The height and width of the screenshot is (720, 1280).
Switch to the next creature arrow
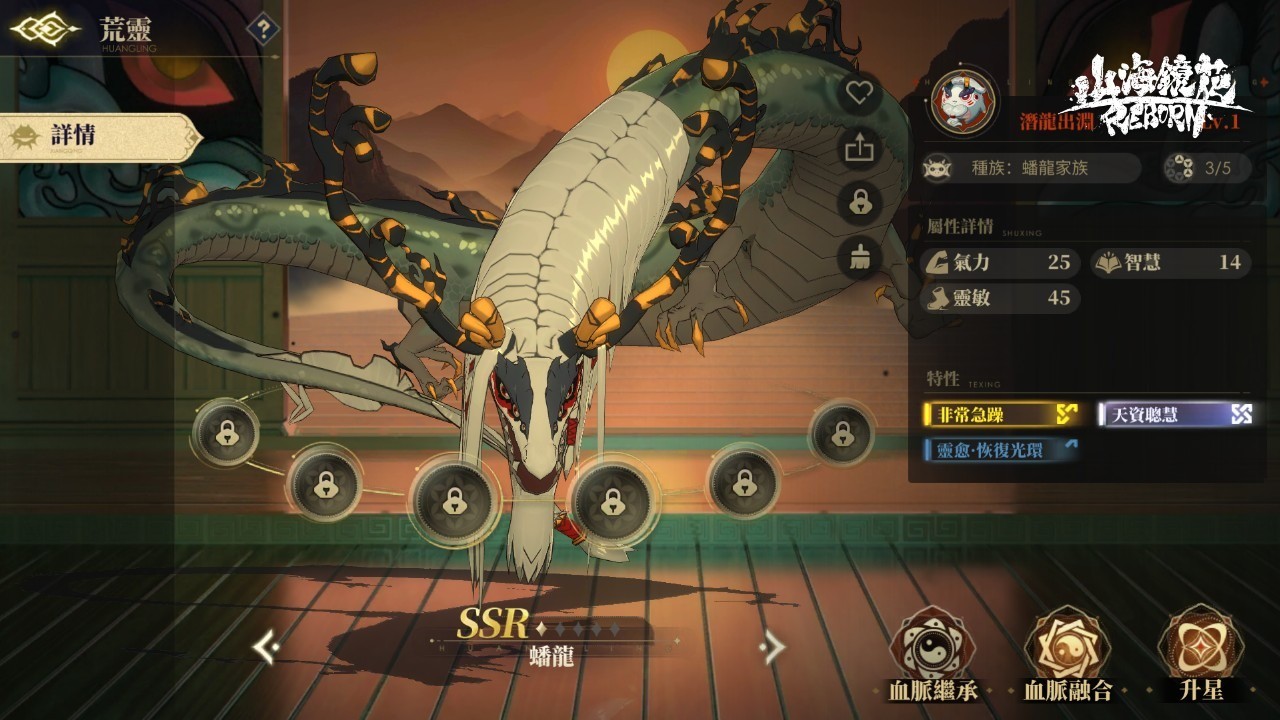[x=772, y=648]
